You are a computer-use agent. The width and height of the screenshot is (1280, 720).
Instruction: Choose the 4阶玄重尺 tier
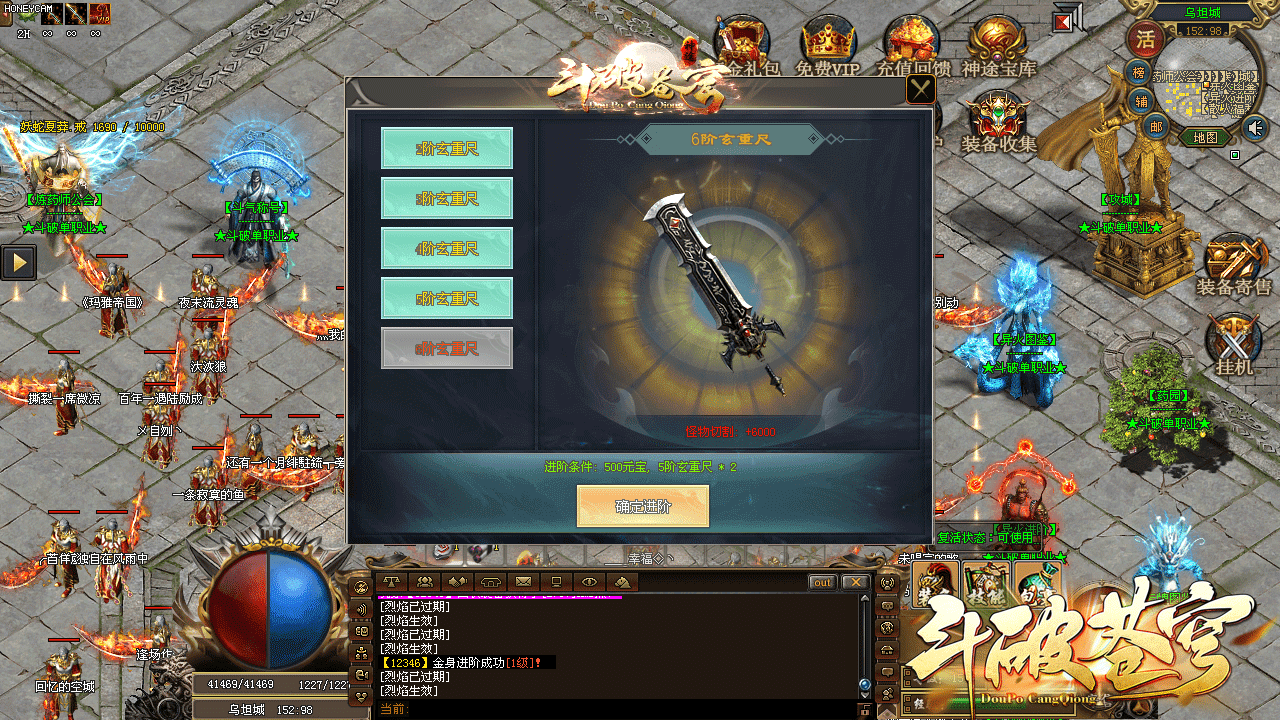[447, 248]
